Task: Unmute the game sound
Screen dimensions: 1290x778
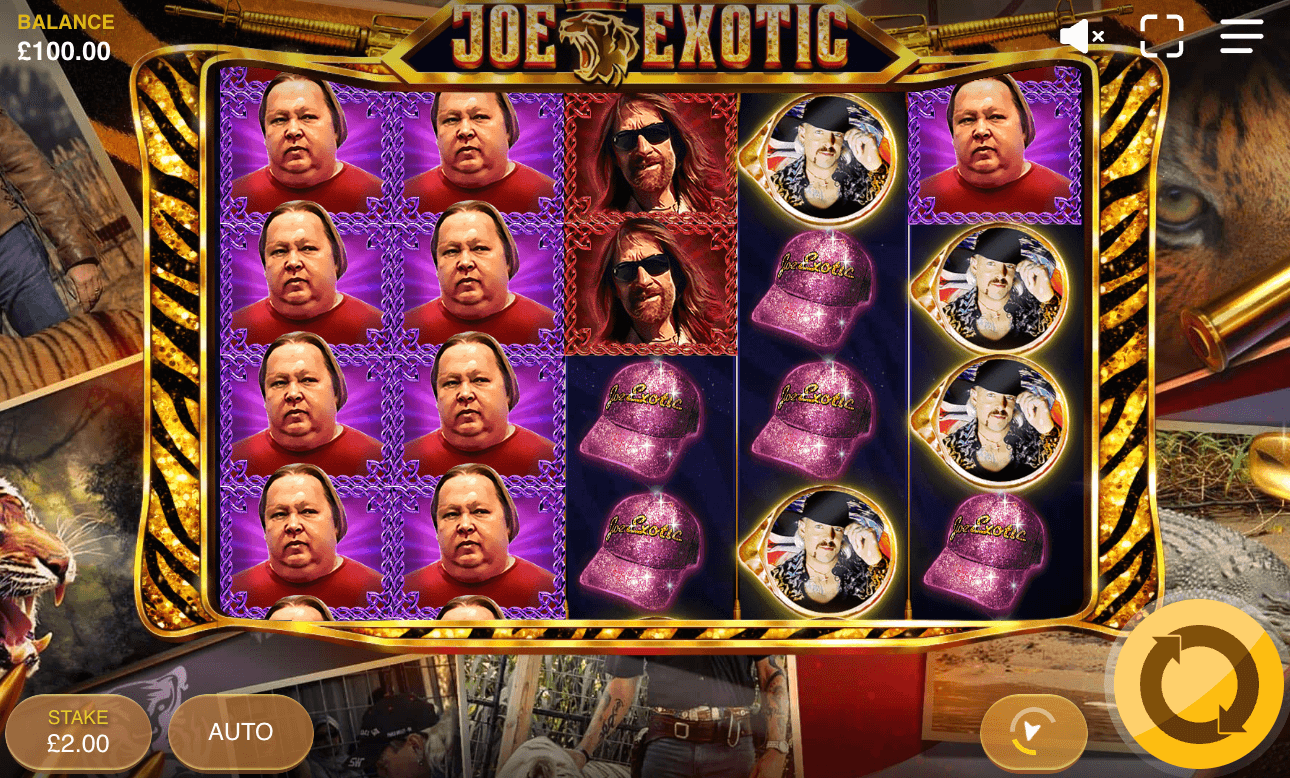Action: (x=1080, y=36)
